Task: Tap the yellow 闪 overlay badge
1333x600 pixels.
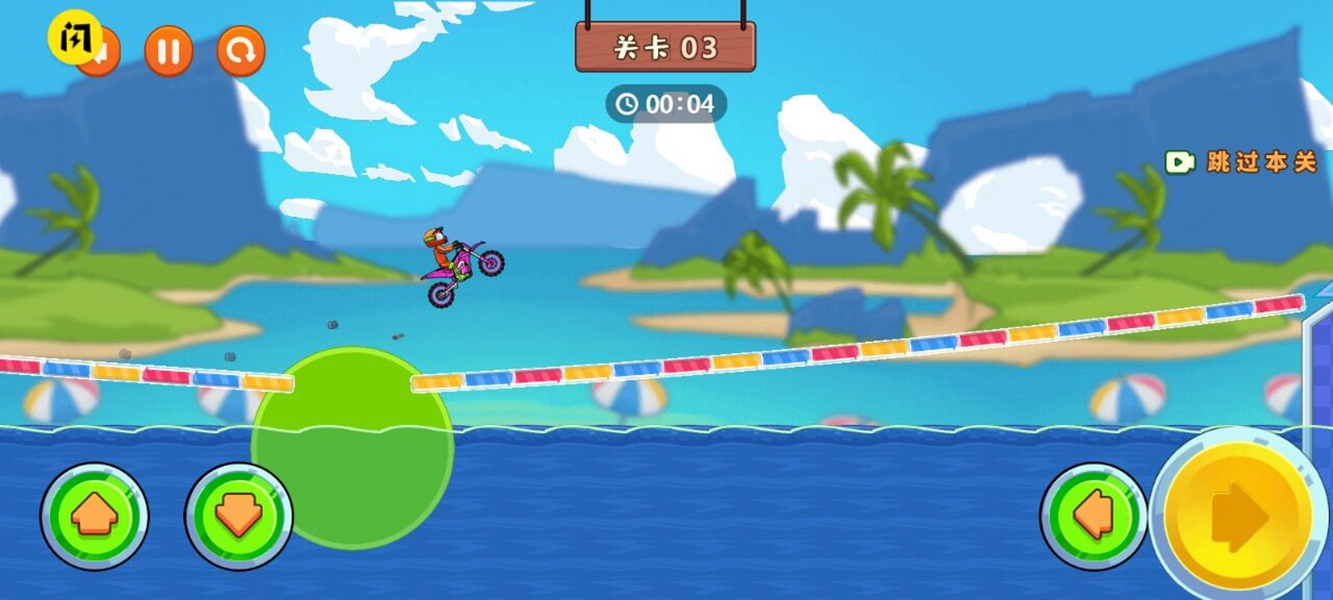Action: pos(73,37)
